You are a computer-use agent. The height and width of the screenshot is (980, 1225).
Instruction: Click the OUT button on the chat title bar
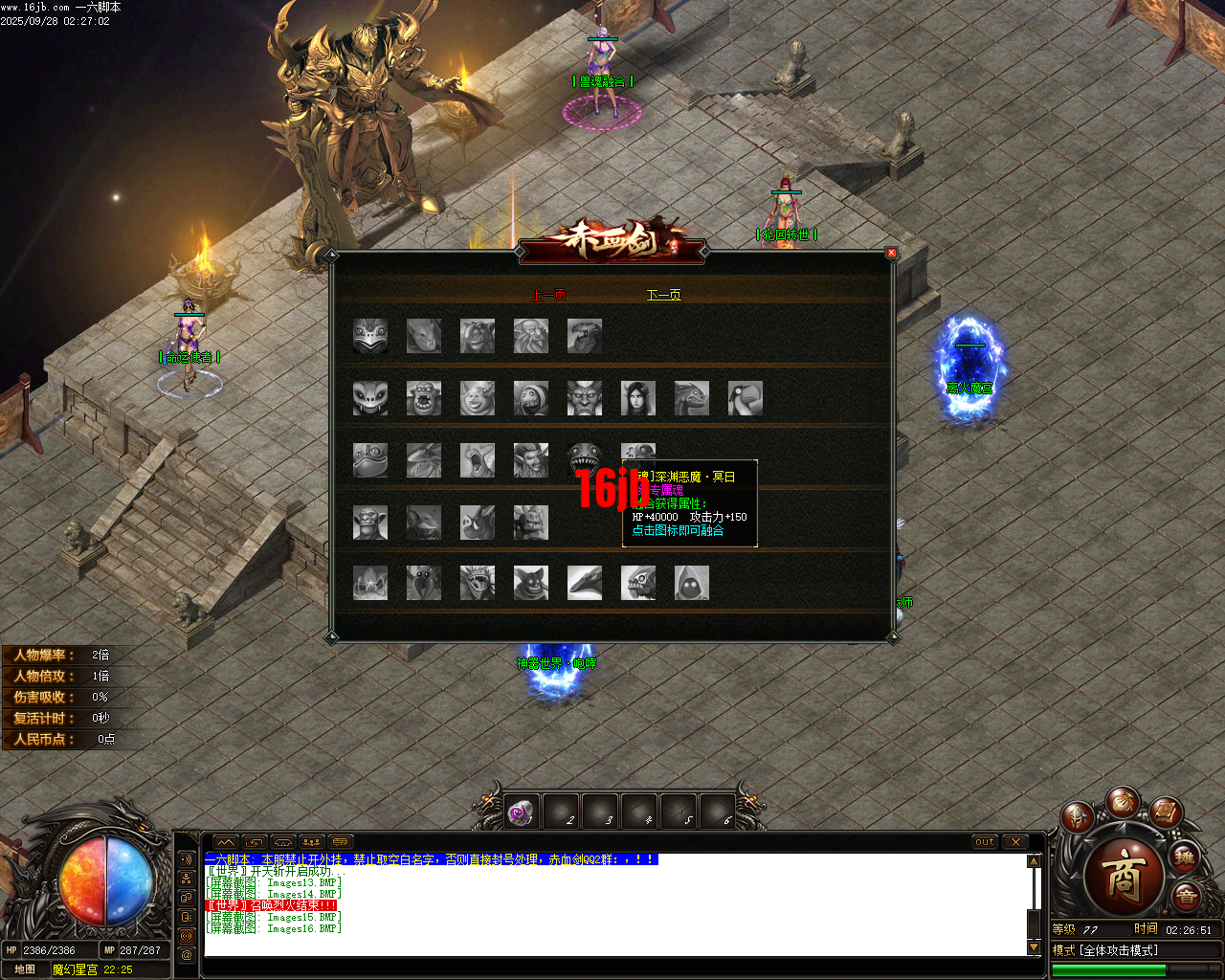point(984,842)
